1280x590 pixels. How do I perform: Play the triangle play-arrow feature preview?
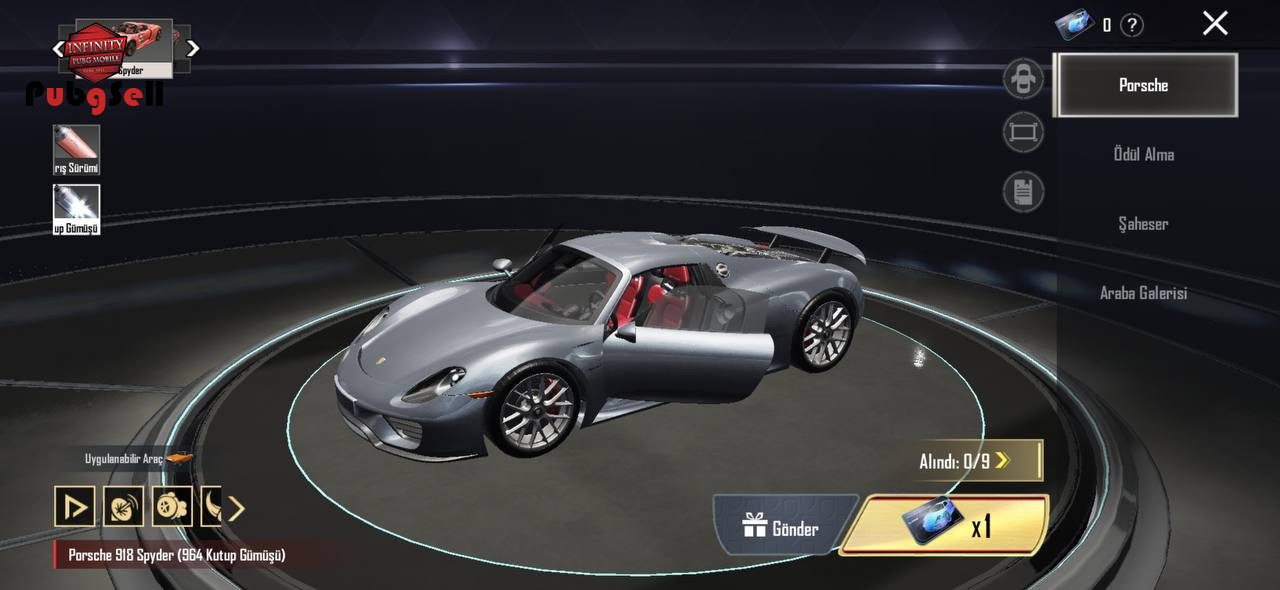(75, 507)
